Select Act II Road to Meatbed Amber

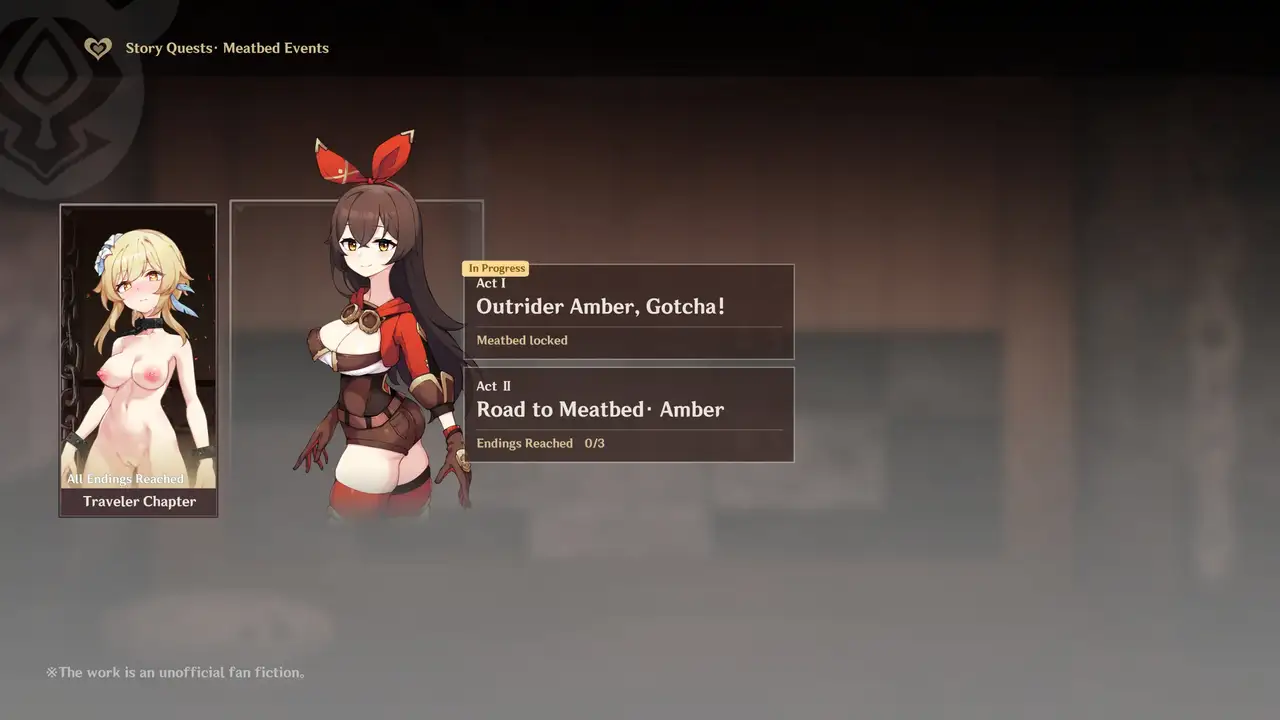tap(629, 415)
